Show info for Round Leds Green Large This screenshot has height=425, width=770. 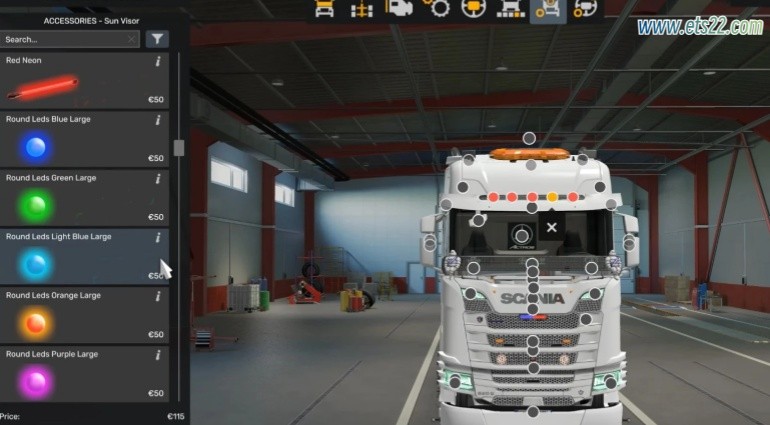[158, 179]
